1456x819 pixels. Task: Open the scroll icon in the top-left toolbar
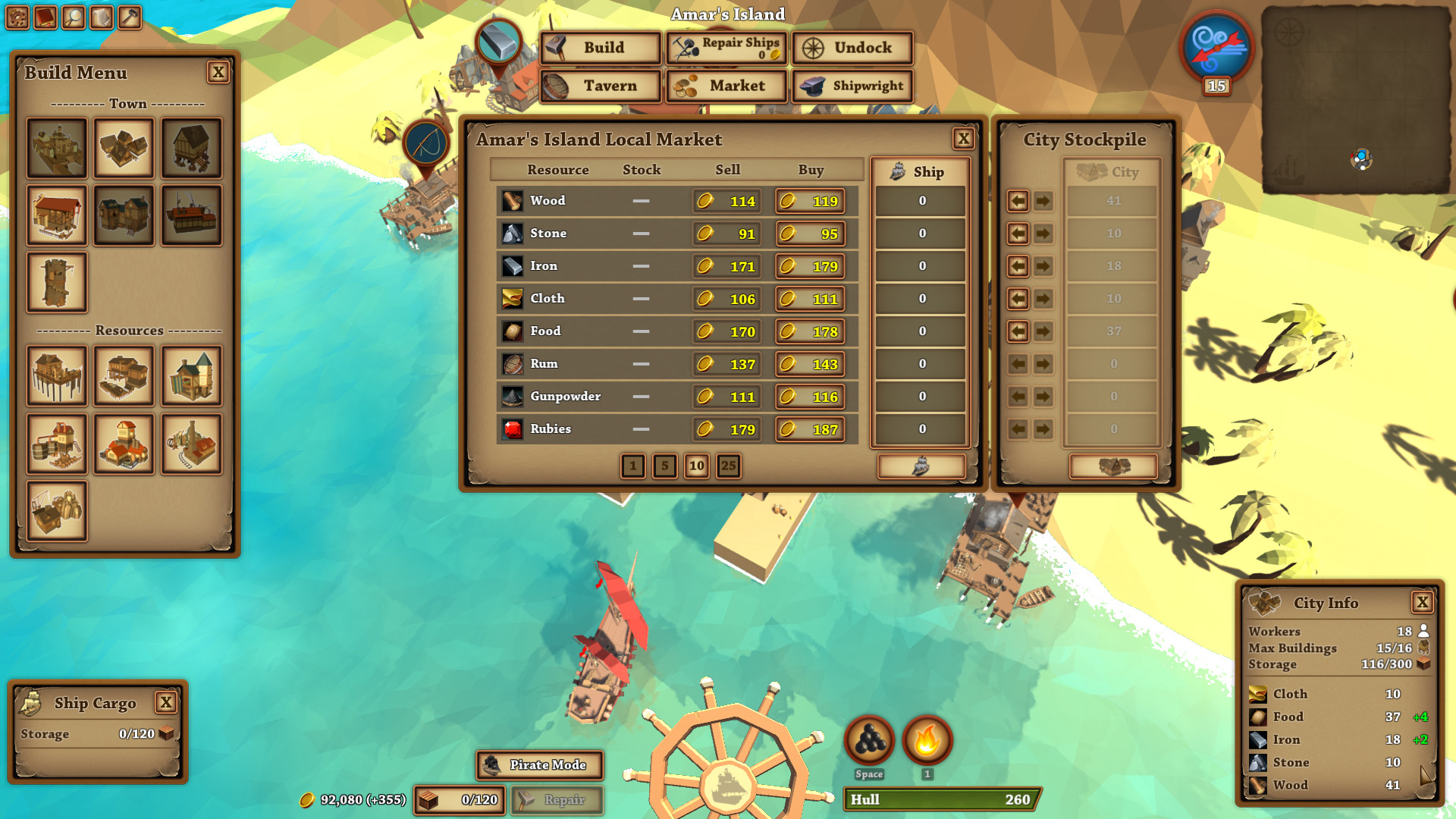(x=101, y=17)
